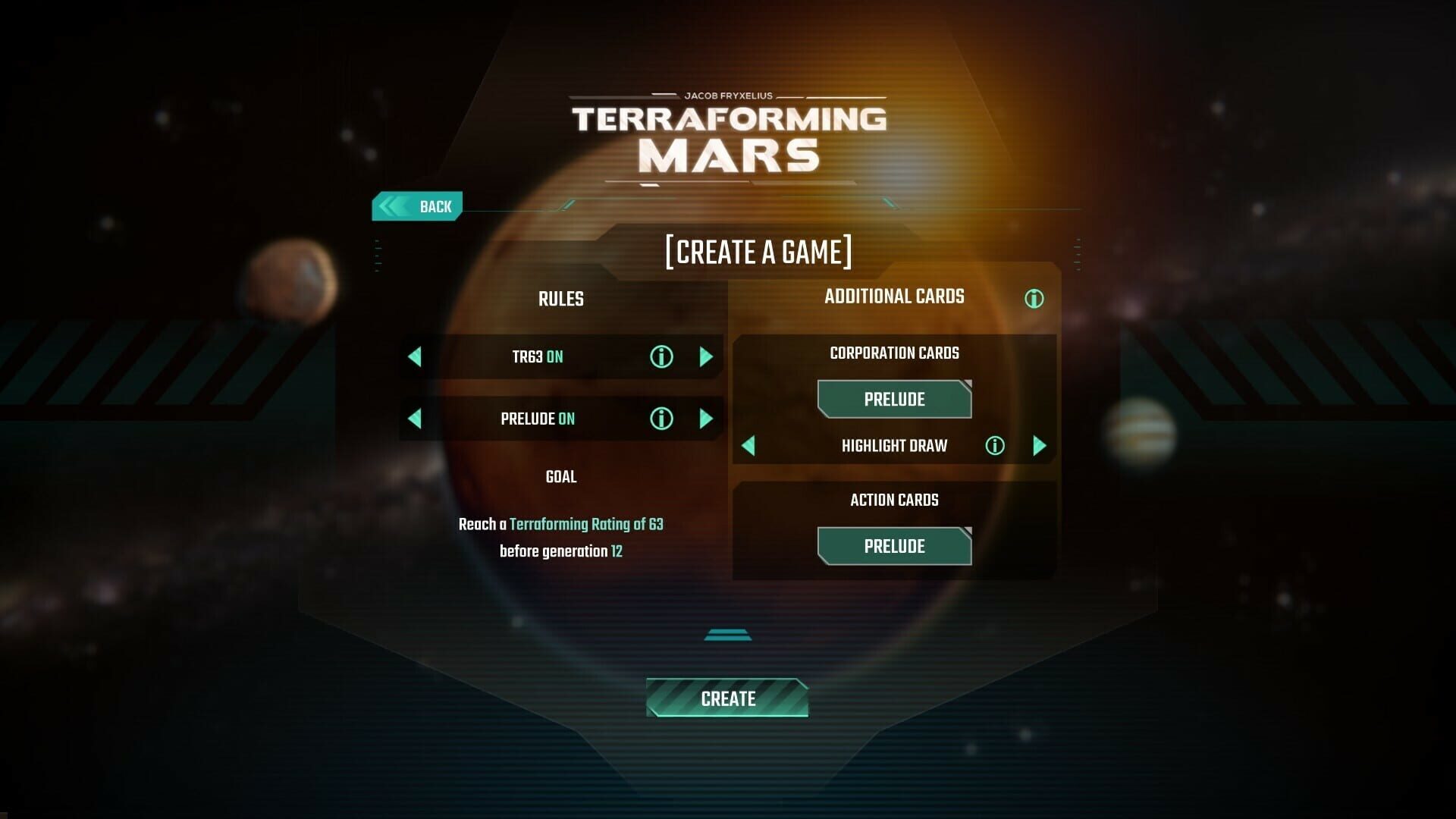1456x819 pixels.
Task: Open the Additional Cards info icon
Action: click(1034, 299)
